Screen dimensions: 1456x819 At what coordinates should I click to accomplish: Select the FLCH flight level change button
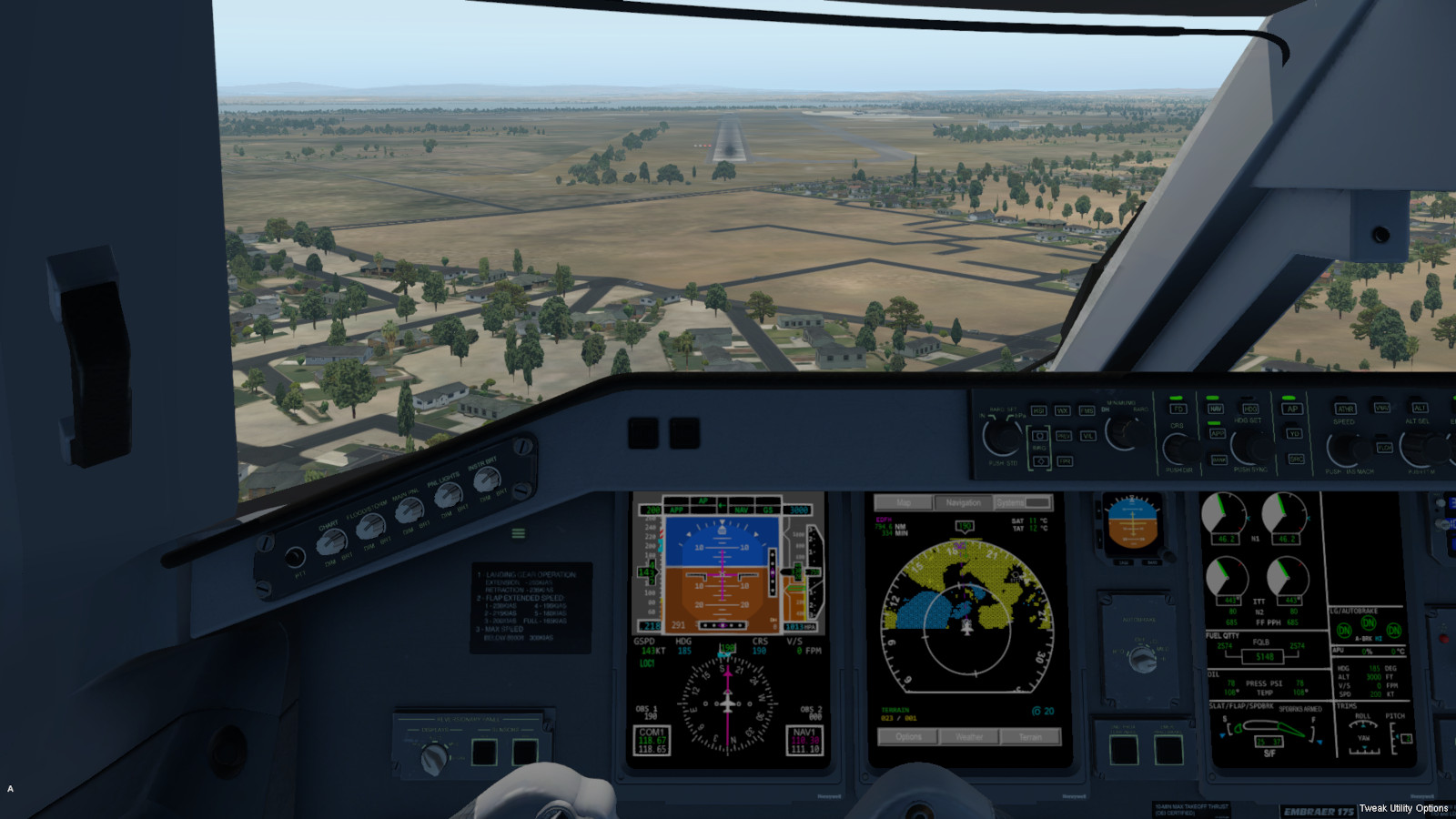[1384, 448]
